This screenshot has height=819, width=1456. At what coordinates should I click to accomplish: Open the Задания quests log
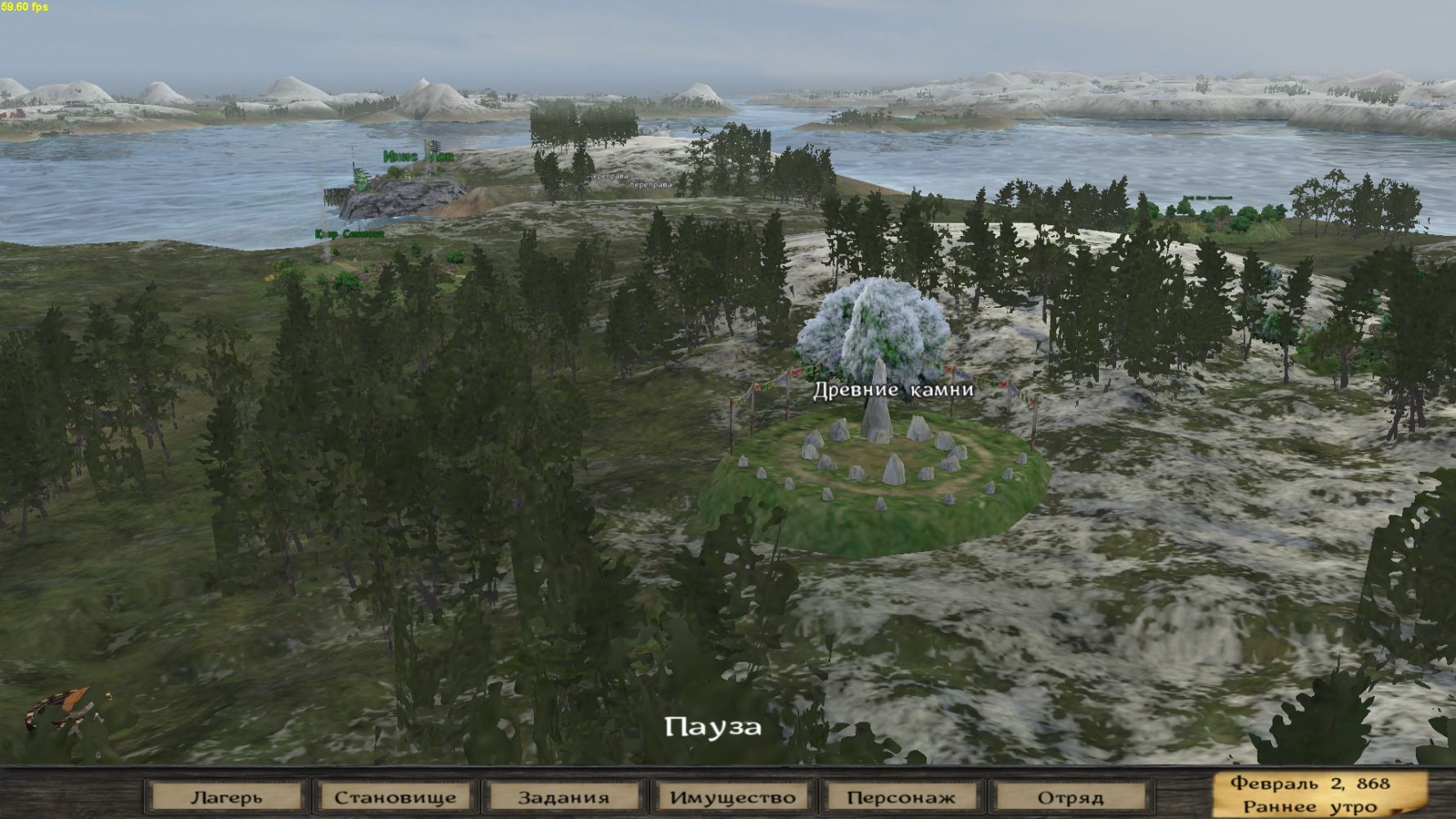563,797
